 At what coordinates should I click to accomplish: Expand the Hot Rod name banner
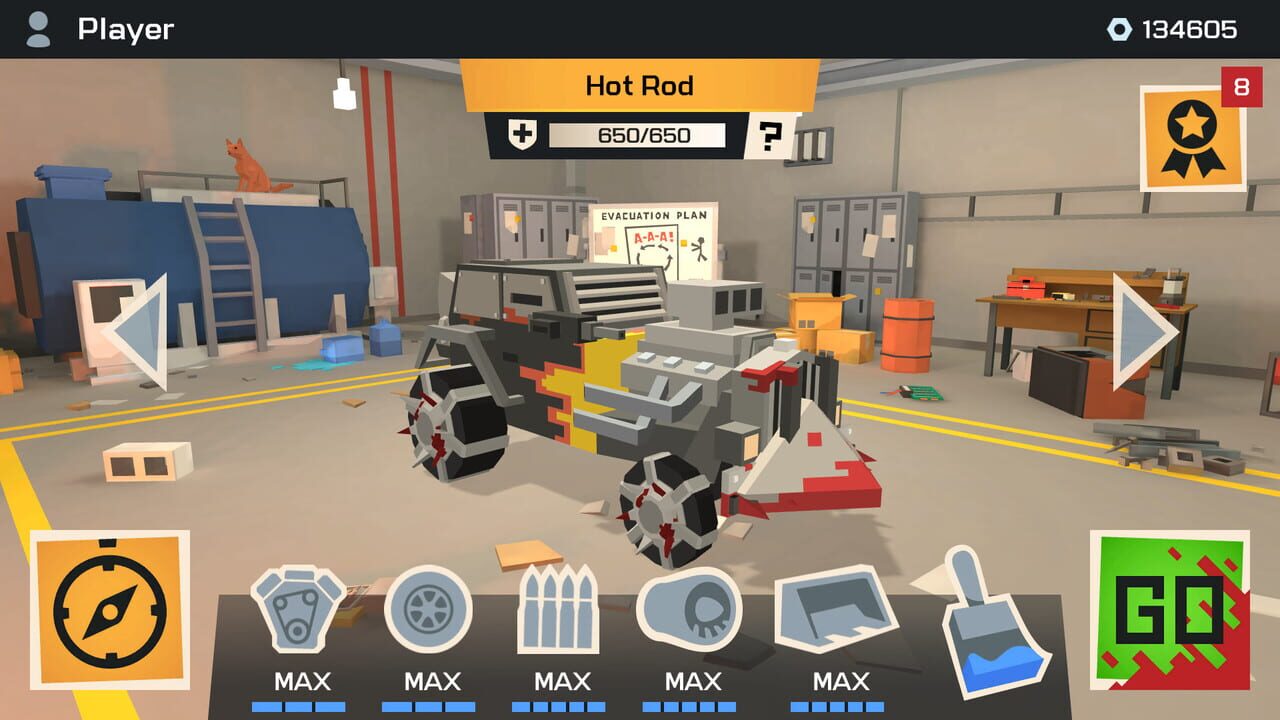[x=640, y=85]
